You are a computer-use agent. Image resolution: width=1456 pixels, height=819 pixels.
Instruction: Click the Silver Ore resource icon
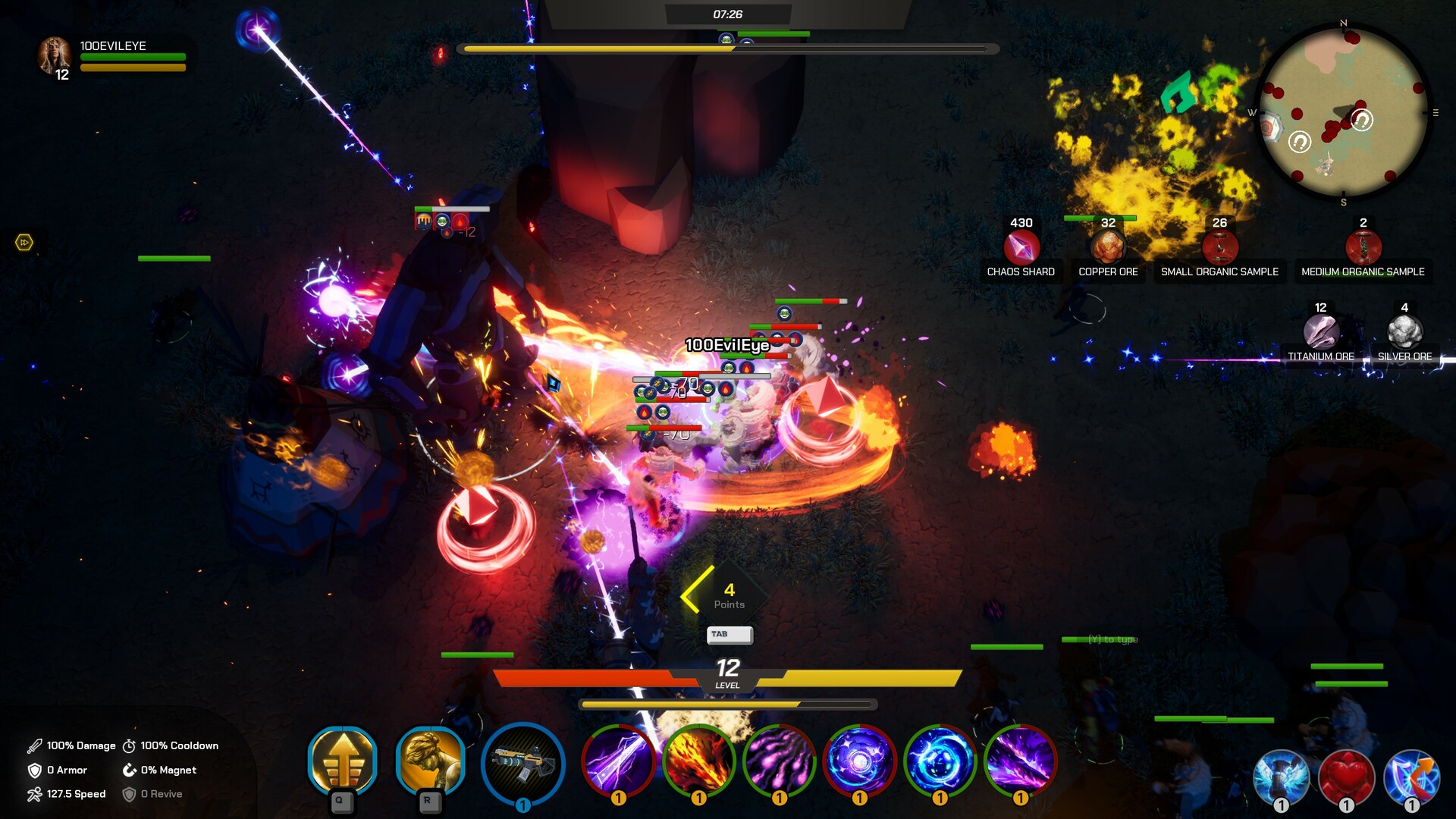point(1404,331)
